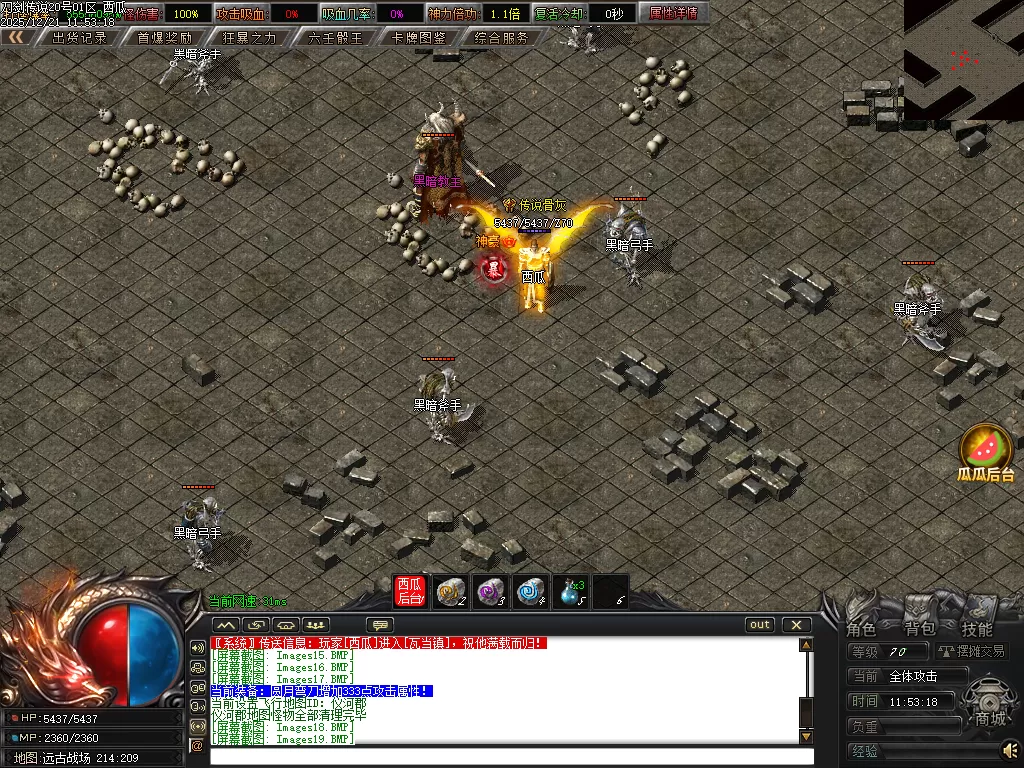Open the 六壬骰王 menu
Viewport: 1024px width, 768px height.
pyautogui.click(x=335, y=38)
